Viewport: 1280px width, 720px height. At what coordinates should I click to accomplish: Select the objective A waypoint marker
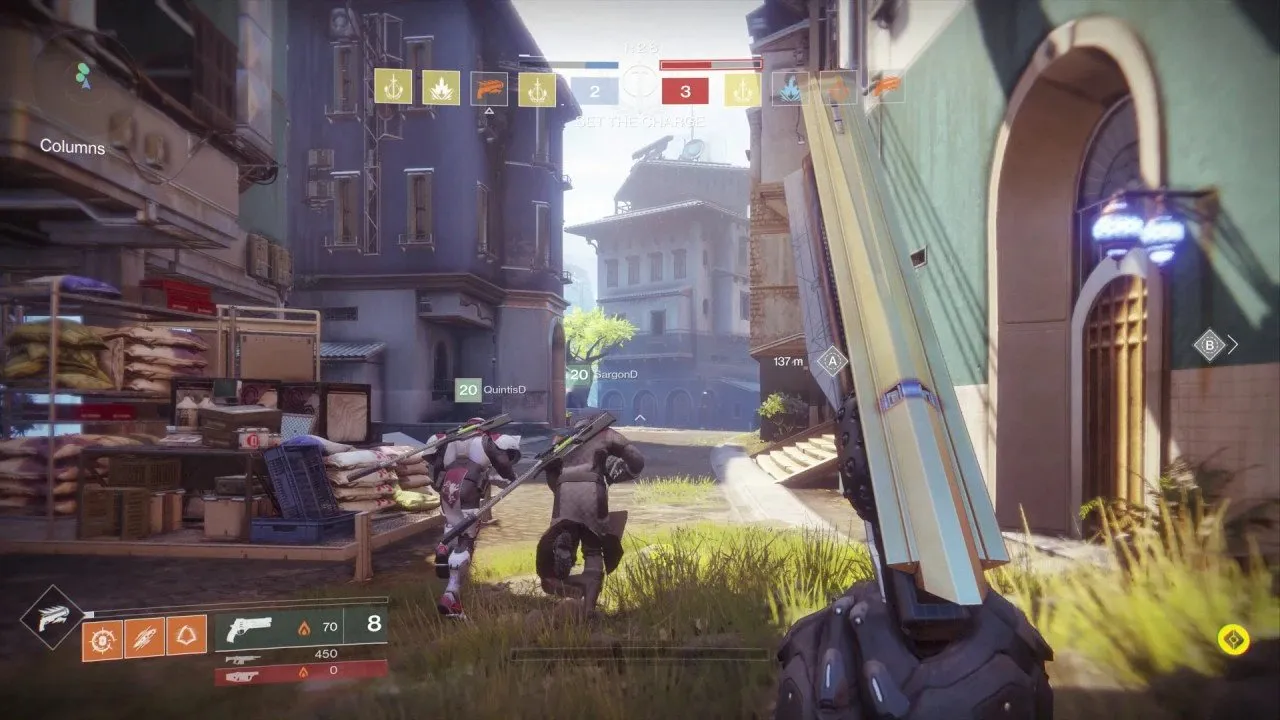pyautogui.click(x=831, y=361)
